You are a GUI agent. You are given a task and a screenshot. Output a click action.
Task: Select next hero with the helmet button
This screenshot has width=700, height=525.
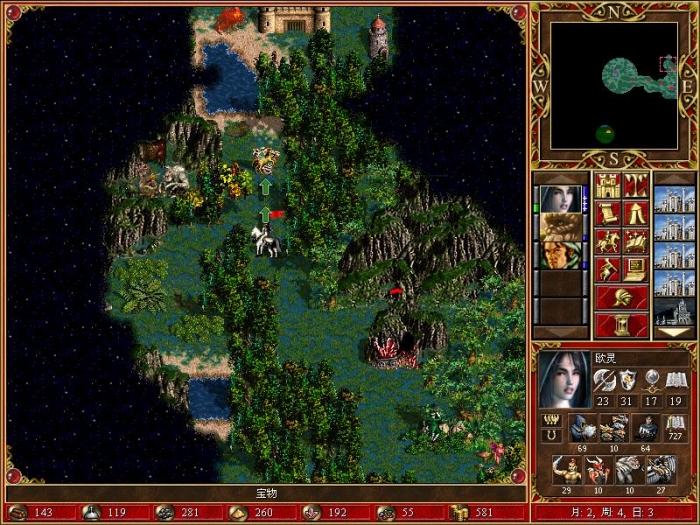[621, 297]
